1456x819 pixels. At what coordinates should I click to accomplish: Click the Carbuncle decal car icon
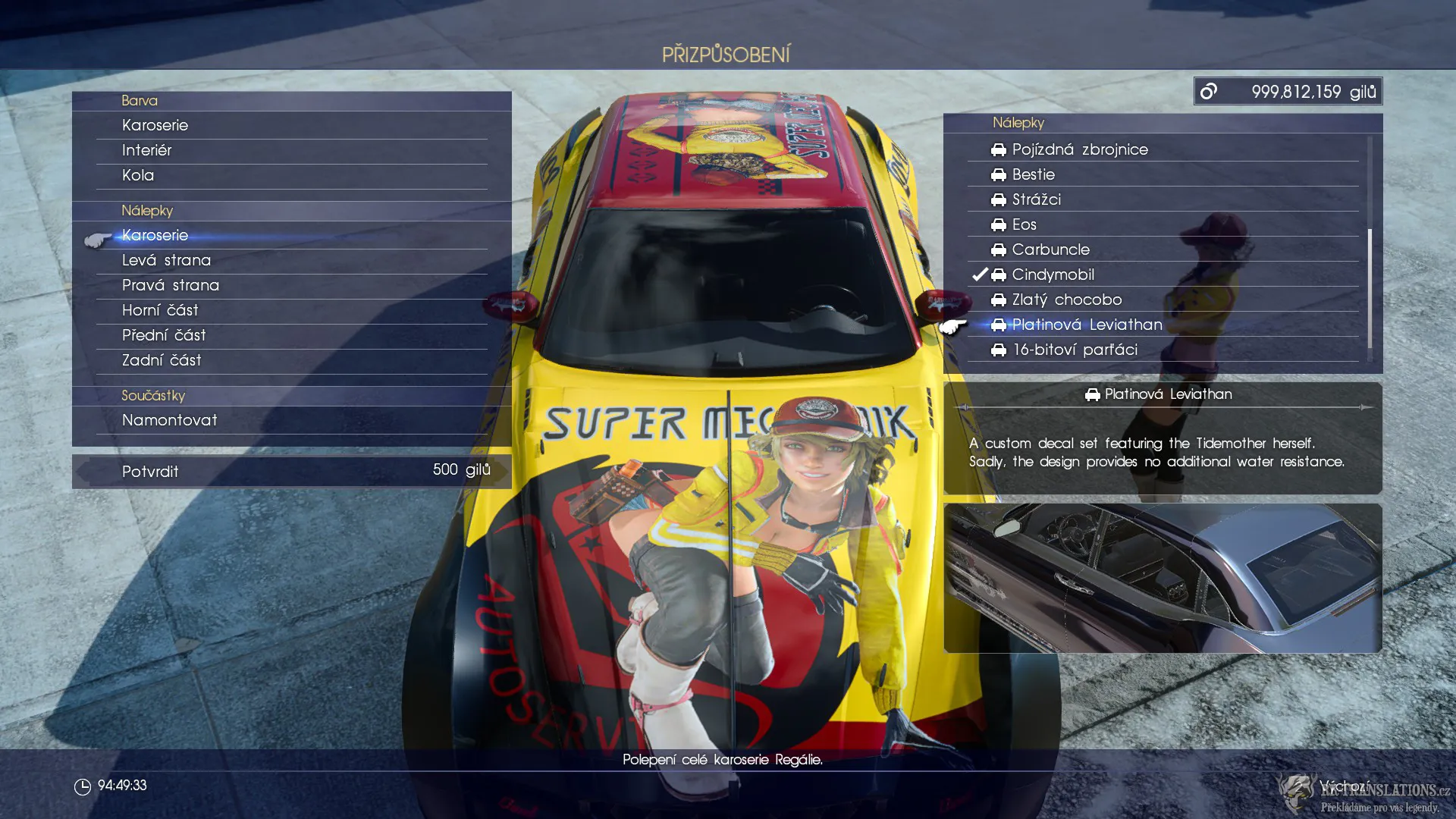coord(998,249)
